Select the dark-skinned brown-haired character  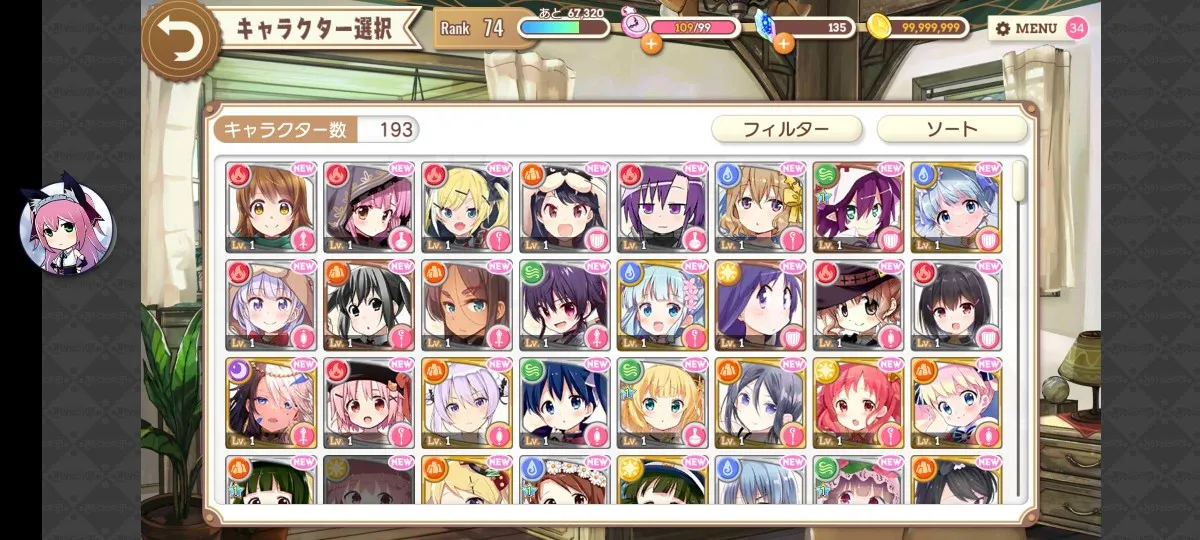tap(466, 305)
